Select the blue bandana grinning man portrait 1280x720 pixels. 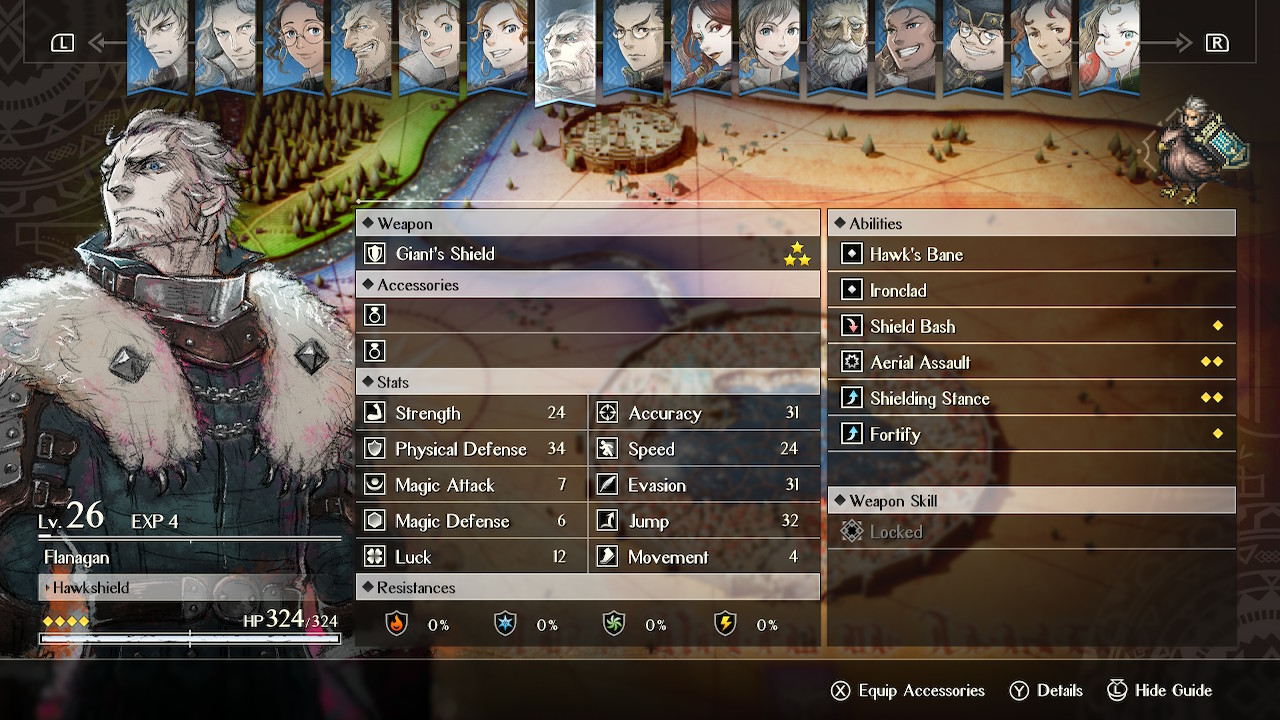pyautogui.click(x=905, y=45)
